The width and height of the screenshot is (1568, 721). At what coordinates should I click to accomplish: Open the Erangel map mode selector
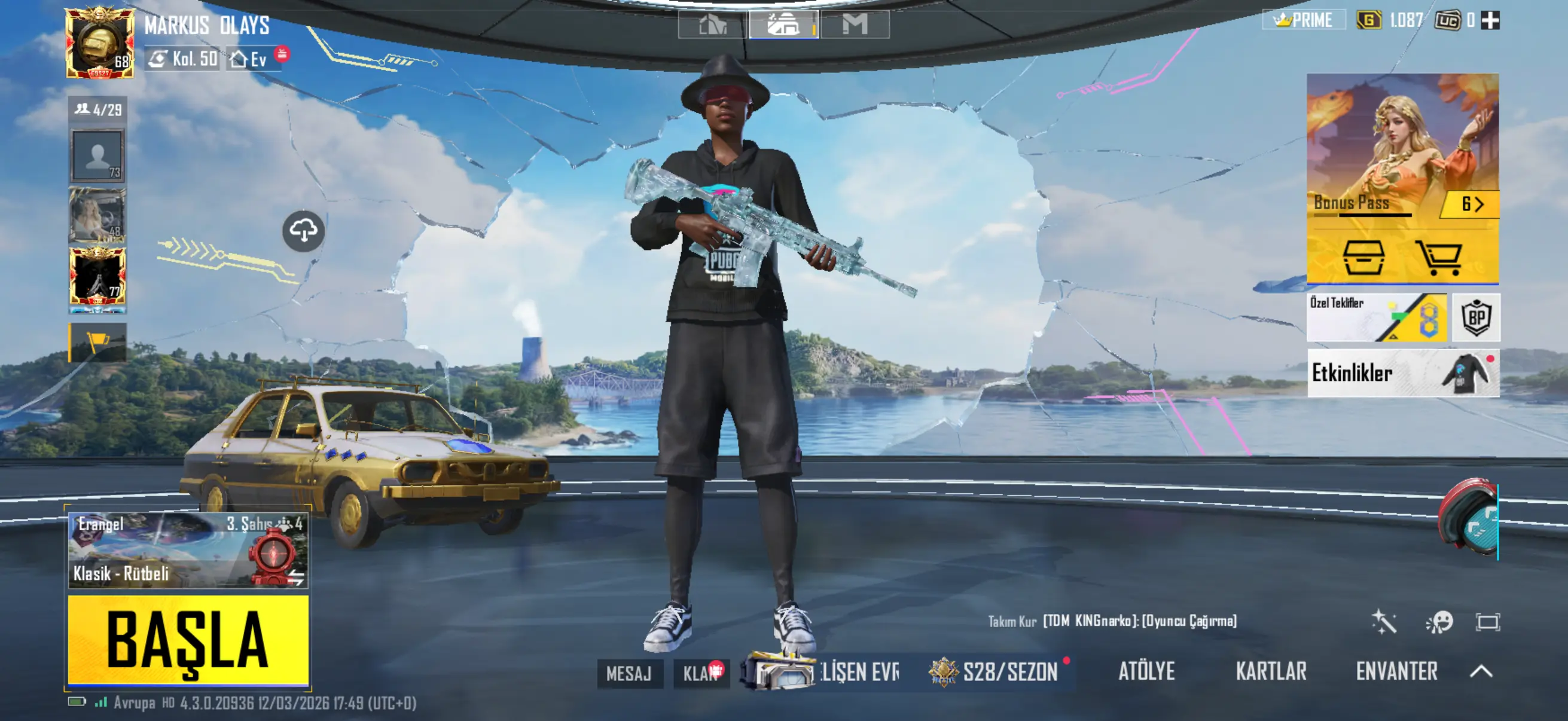tap(188, 550)
